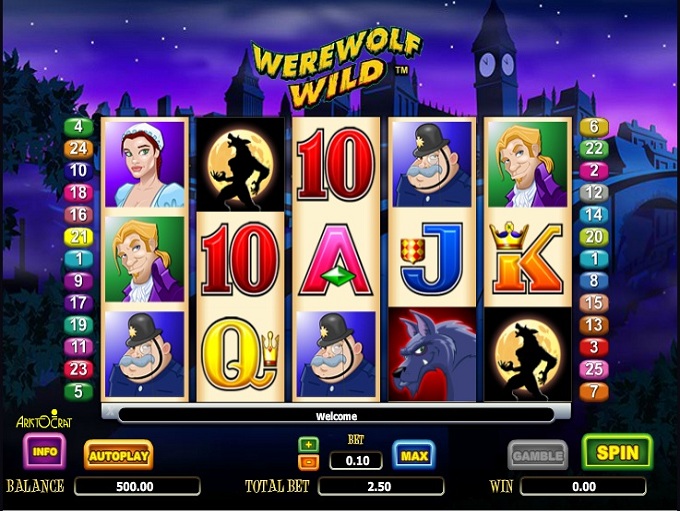Increase the bet with the plus button
Viewport: 680px width, 511px height.
click(x=309, y=444)
